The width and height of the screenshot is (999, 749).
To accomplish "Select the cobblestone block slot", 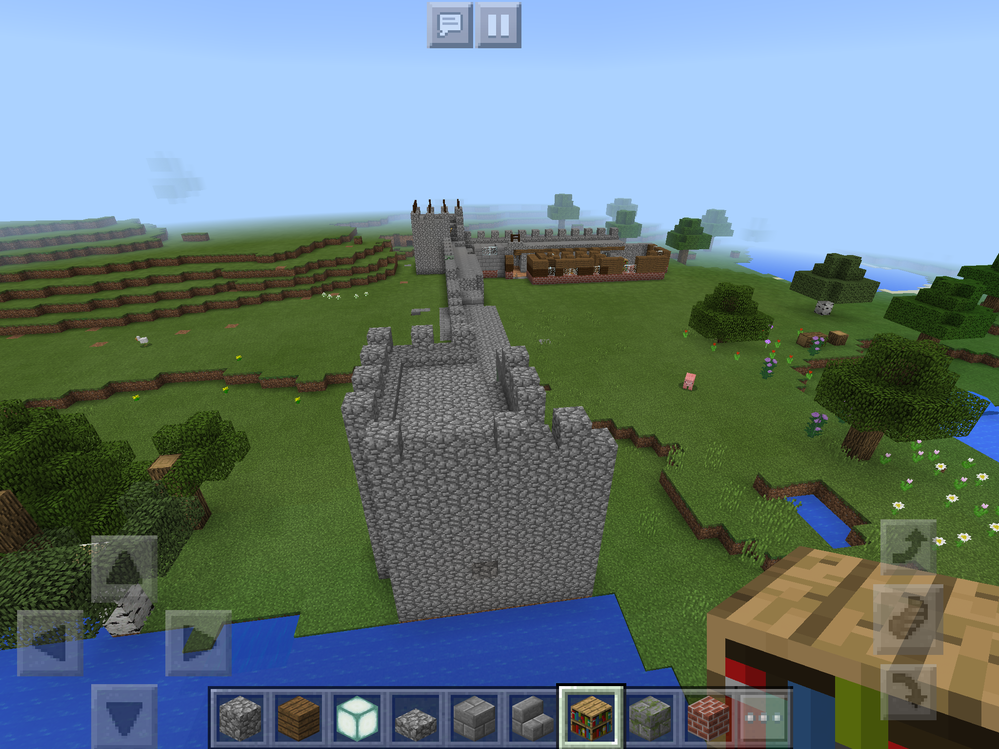I will [x=240, y=717].
